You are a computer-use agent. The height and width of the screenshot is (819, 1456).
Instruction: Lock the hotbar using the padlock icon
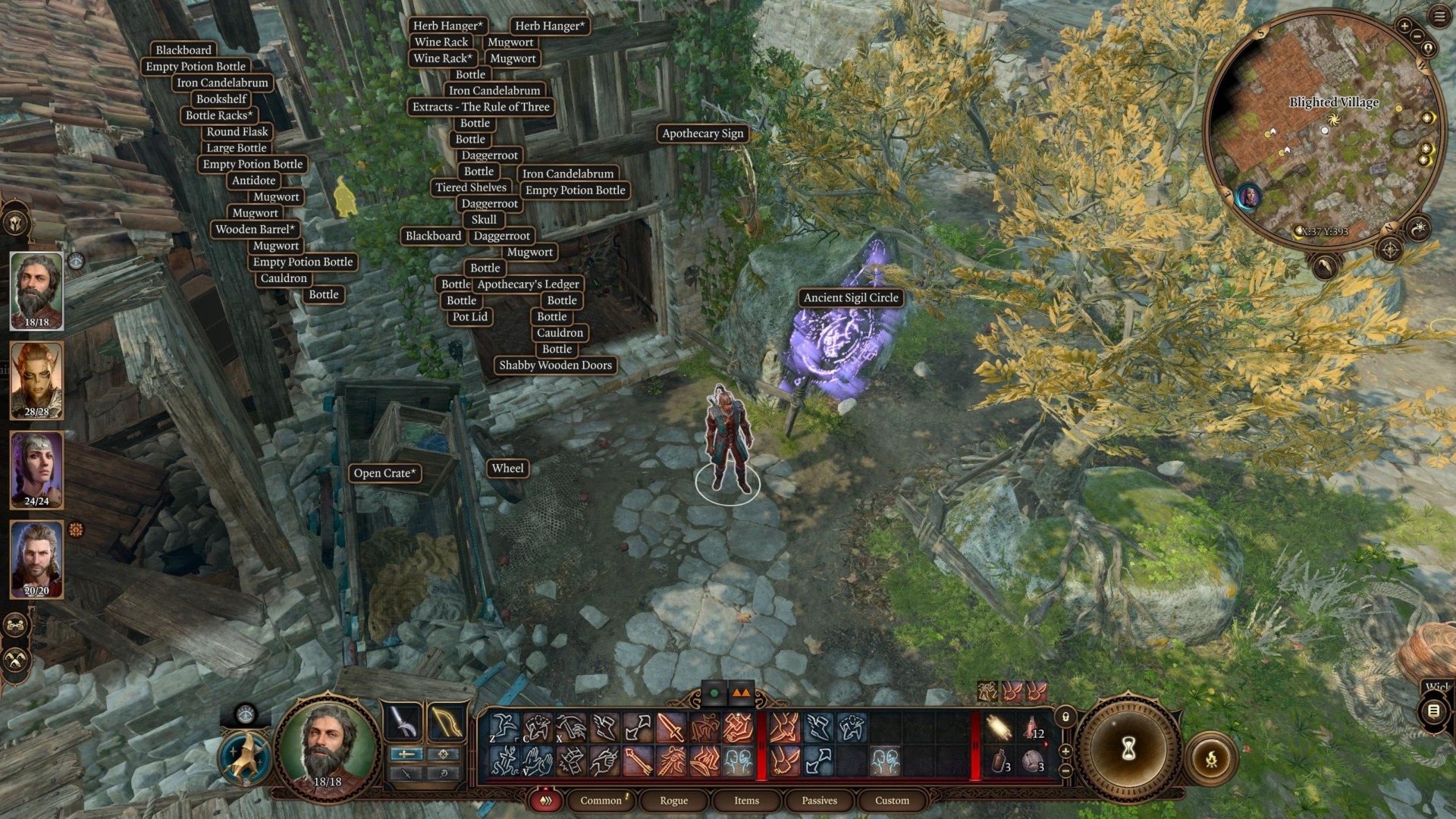(1064, 718)
